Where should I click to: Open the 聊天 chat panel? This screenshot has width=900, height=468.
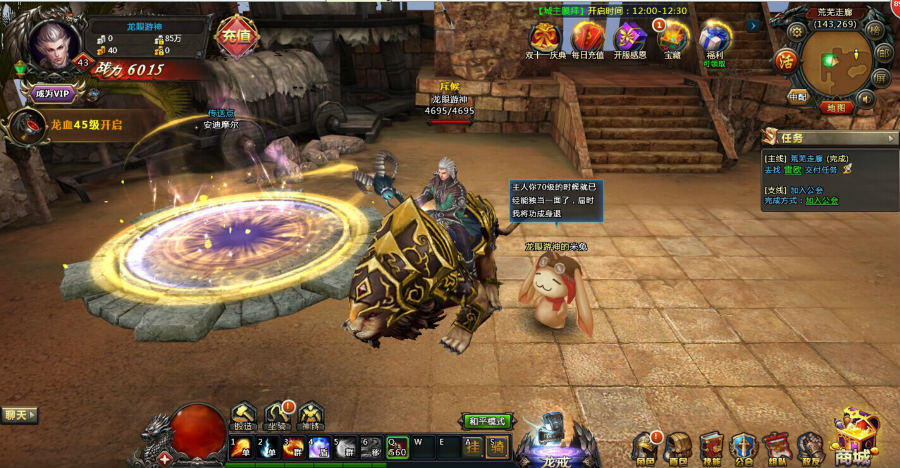18,414
